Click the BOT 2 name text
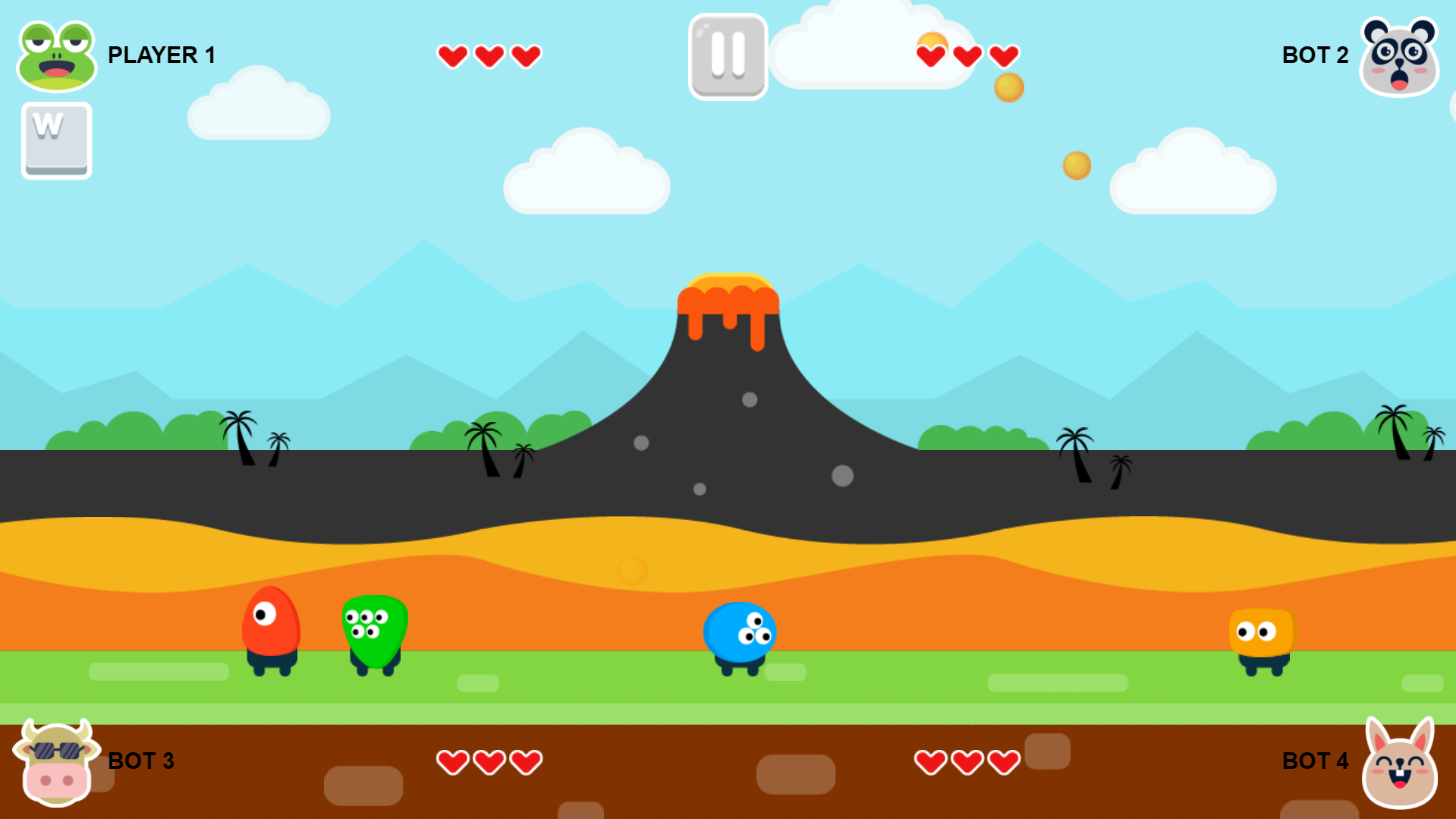Image resolution: width=1456 pixels, height=819 pixels. [1314, 55]
